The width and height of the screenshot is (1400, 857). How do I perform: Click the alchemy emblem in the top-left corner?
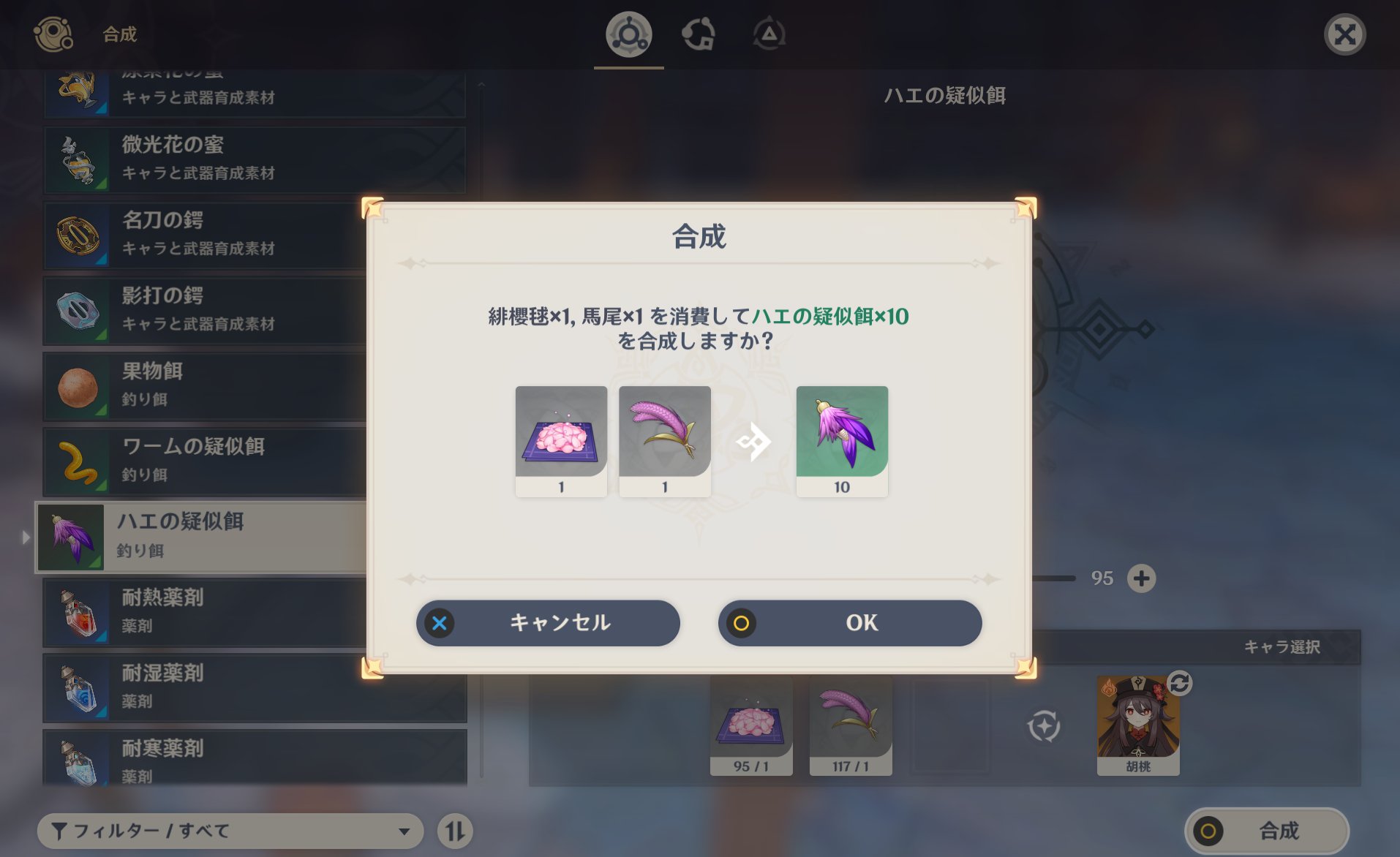(53, 33)
